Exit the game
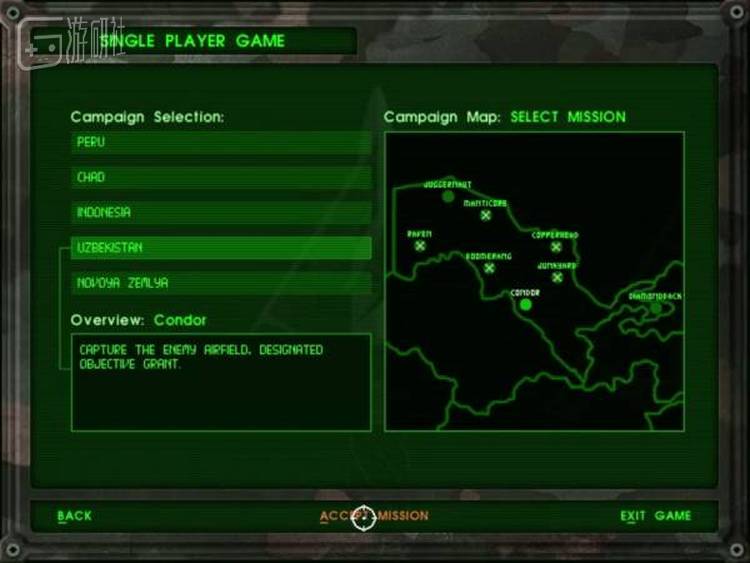 pyautogui.click(x=655, y=516)
